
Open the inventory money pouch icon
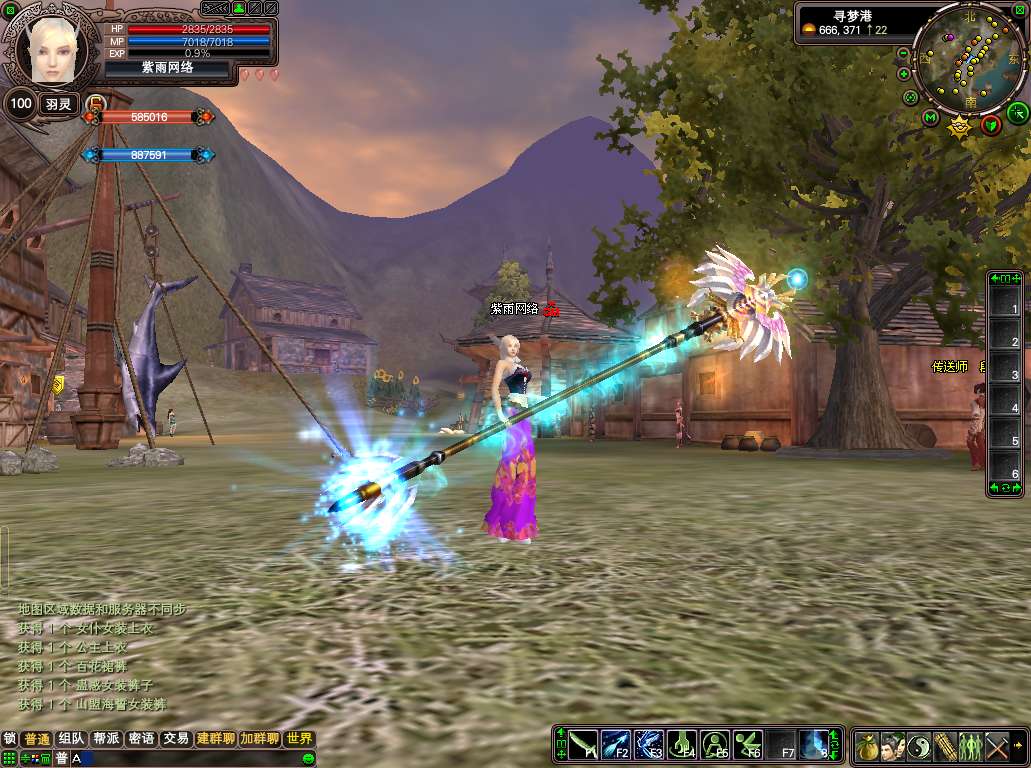[x=867, y=746]
